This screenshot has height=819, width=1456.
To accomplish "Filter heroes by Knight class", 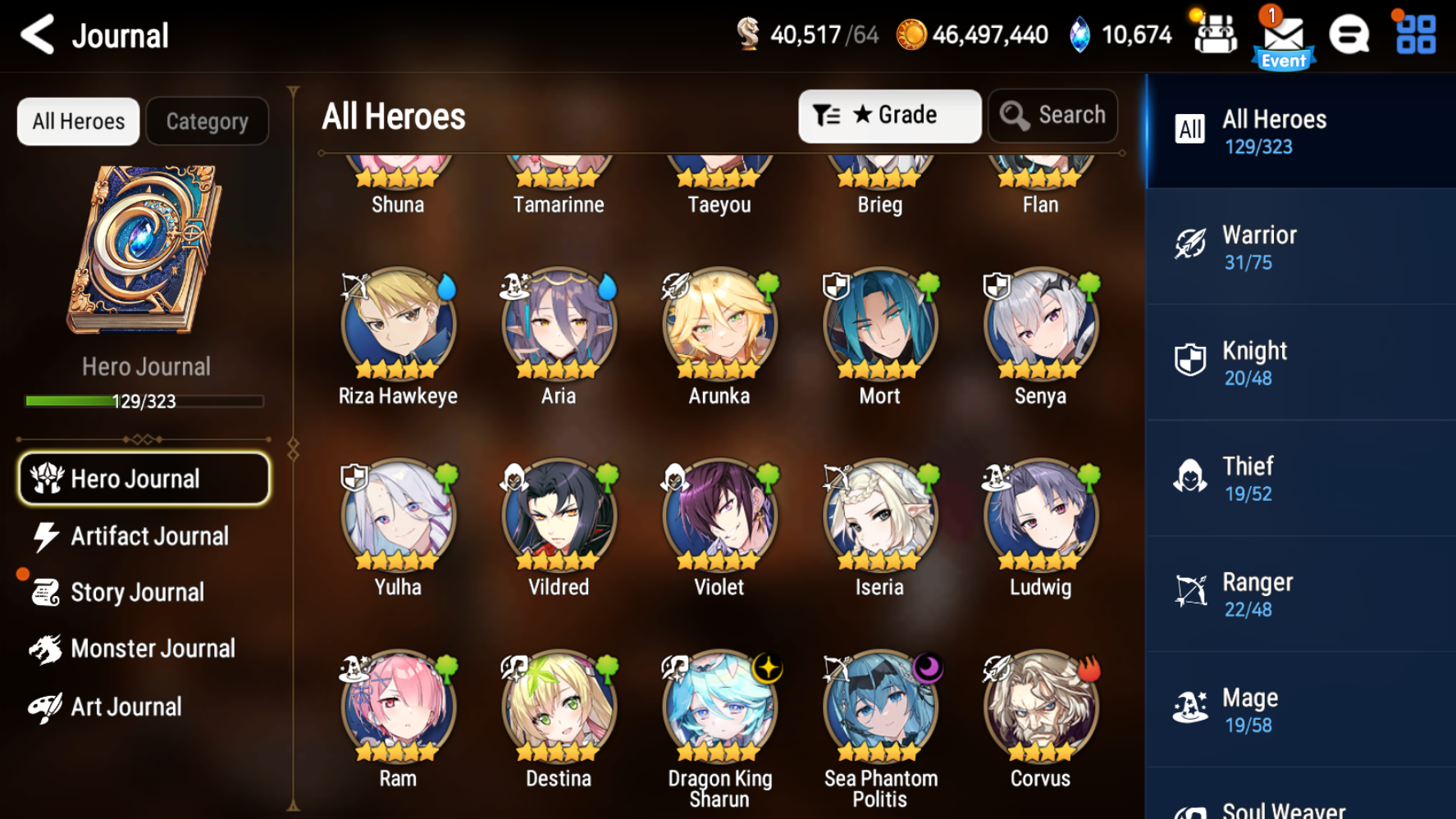I will point(1299,363).
